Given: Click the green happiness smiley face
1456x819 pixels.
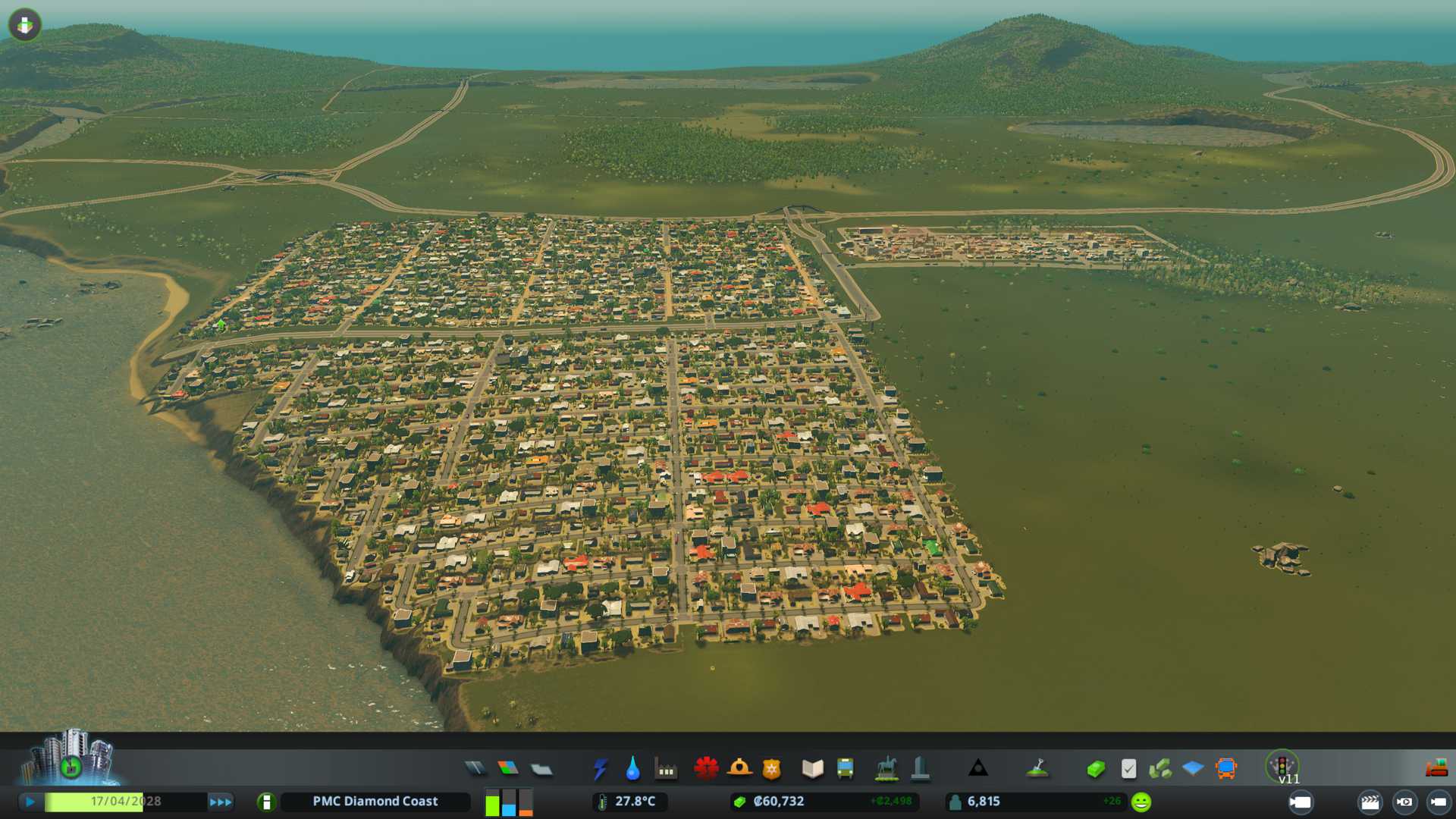Looking at the screenshot, I should click(x=1141, y=802).
